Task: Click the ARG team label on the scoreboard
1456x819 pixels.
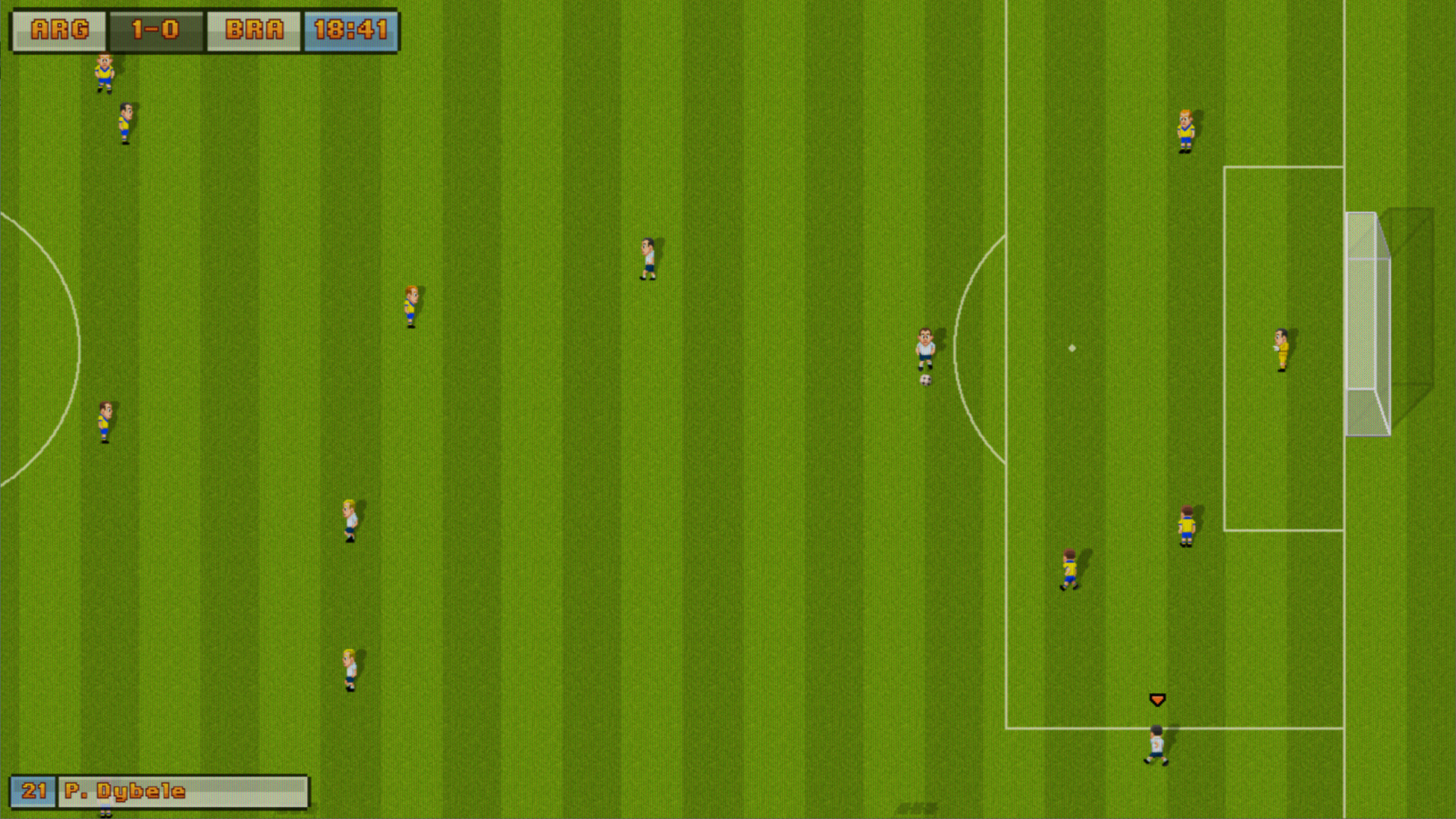Action: 58,29
